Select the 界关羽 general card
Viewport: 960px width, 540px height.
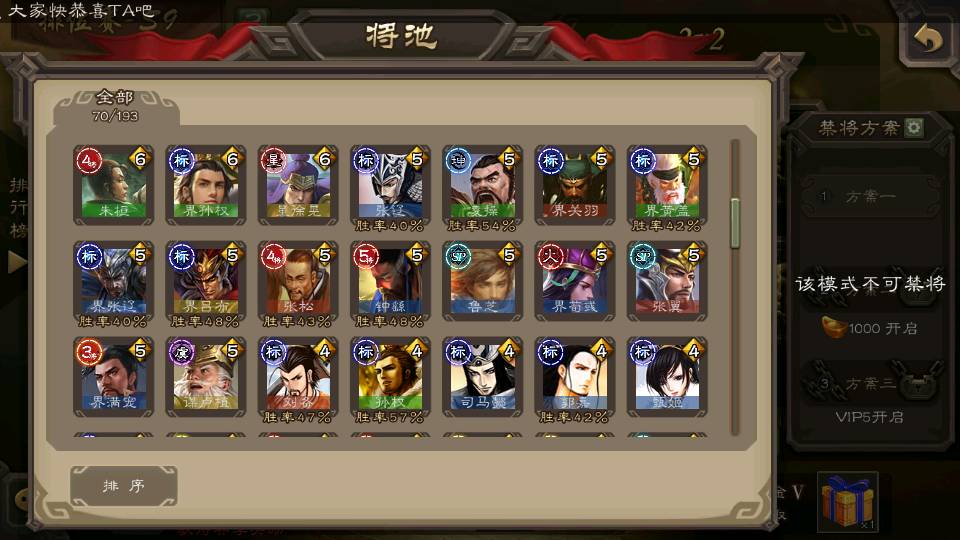(x=574, y=186)
